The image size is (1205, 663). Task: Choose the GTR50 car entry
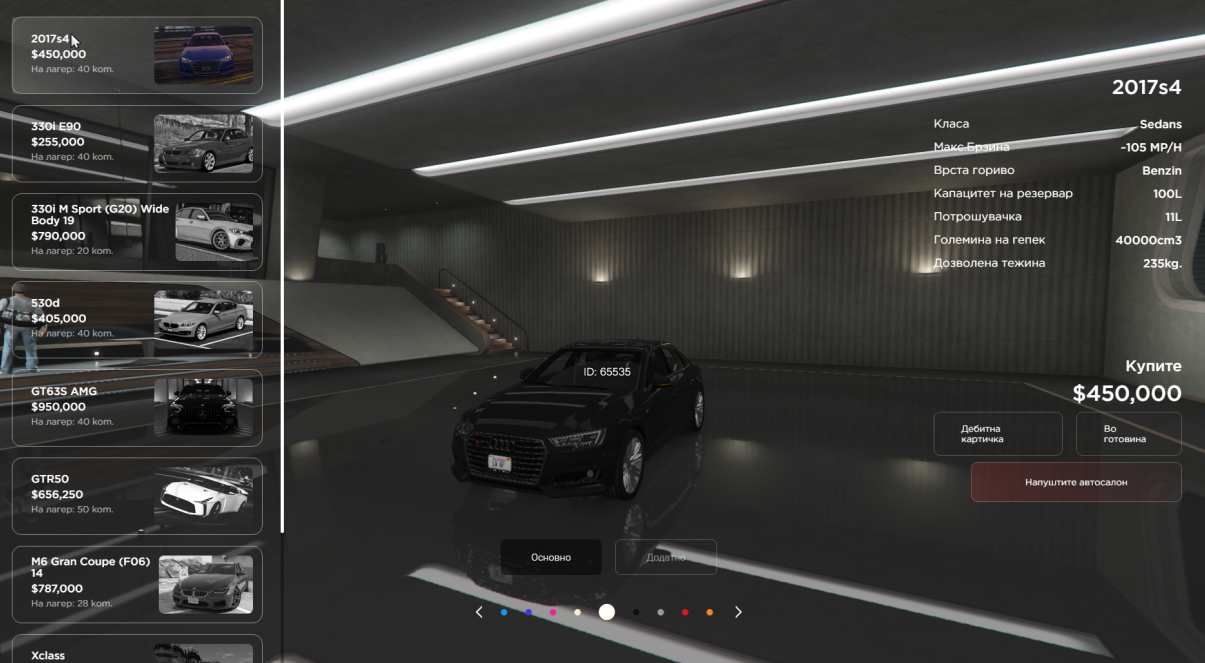click(x=137, y=495)
